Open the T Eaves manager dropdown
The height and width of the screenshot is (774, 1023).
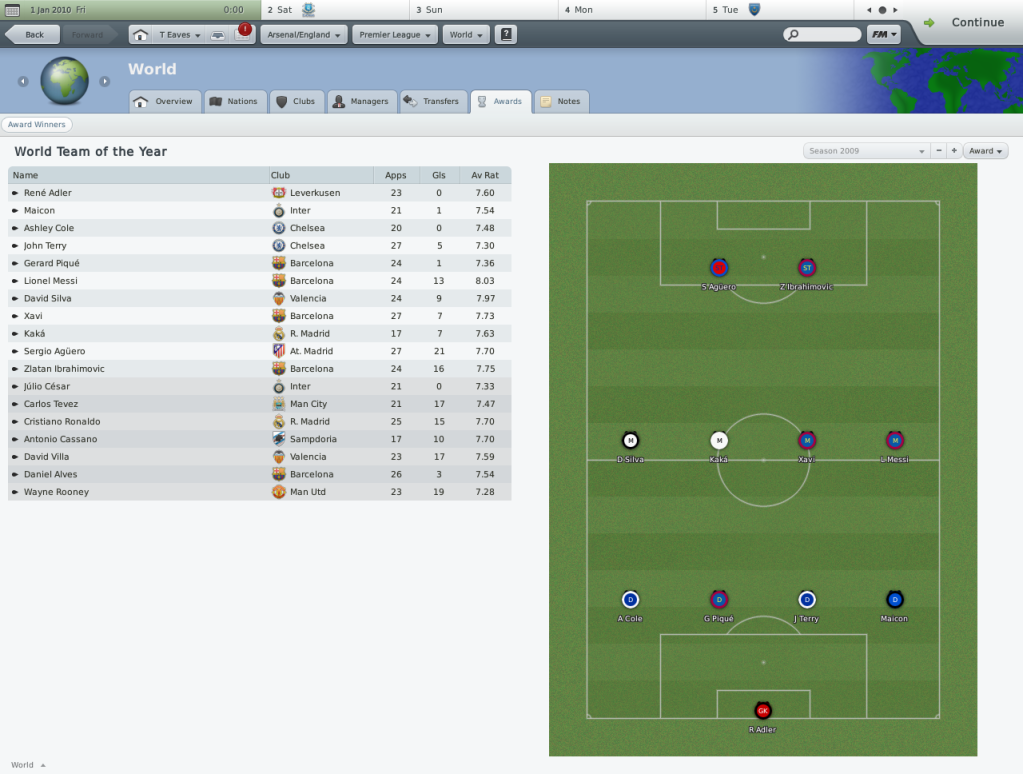point(180,35)
